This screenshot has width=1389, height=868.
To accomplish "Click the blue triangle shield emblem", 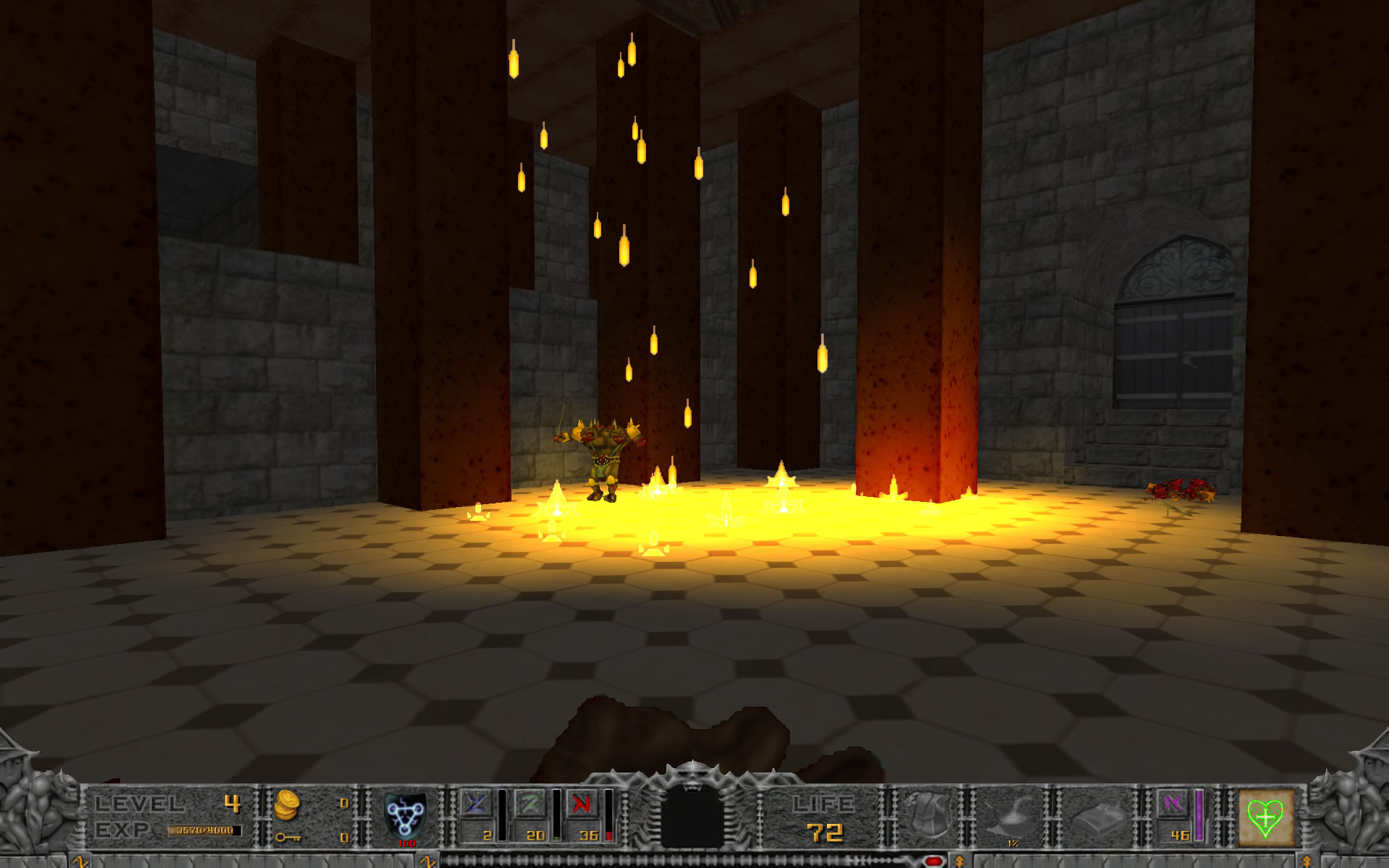I will coord(405,815).
